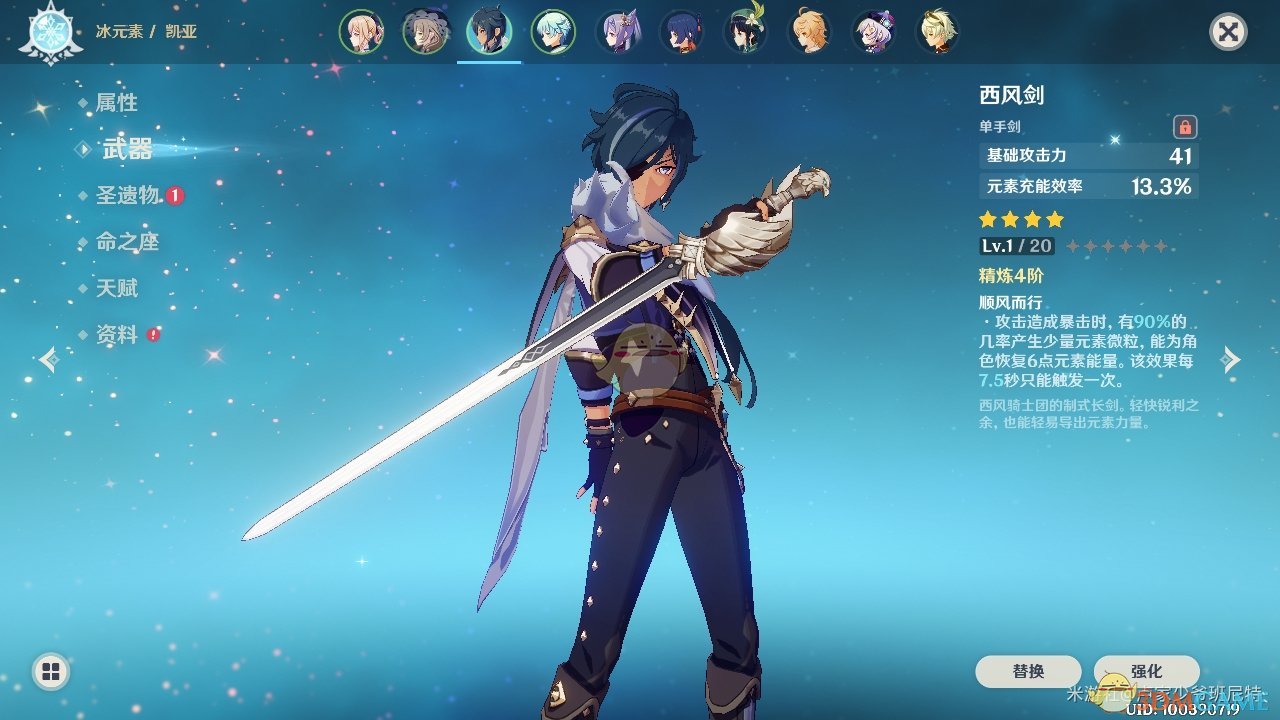Click the 替换 replace weapon button

tap(1028, 671)
